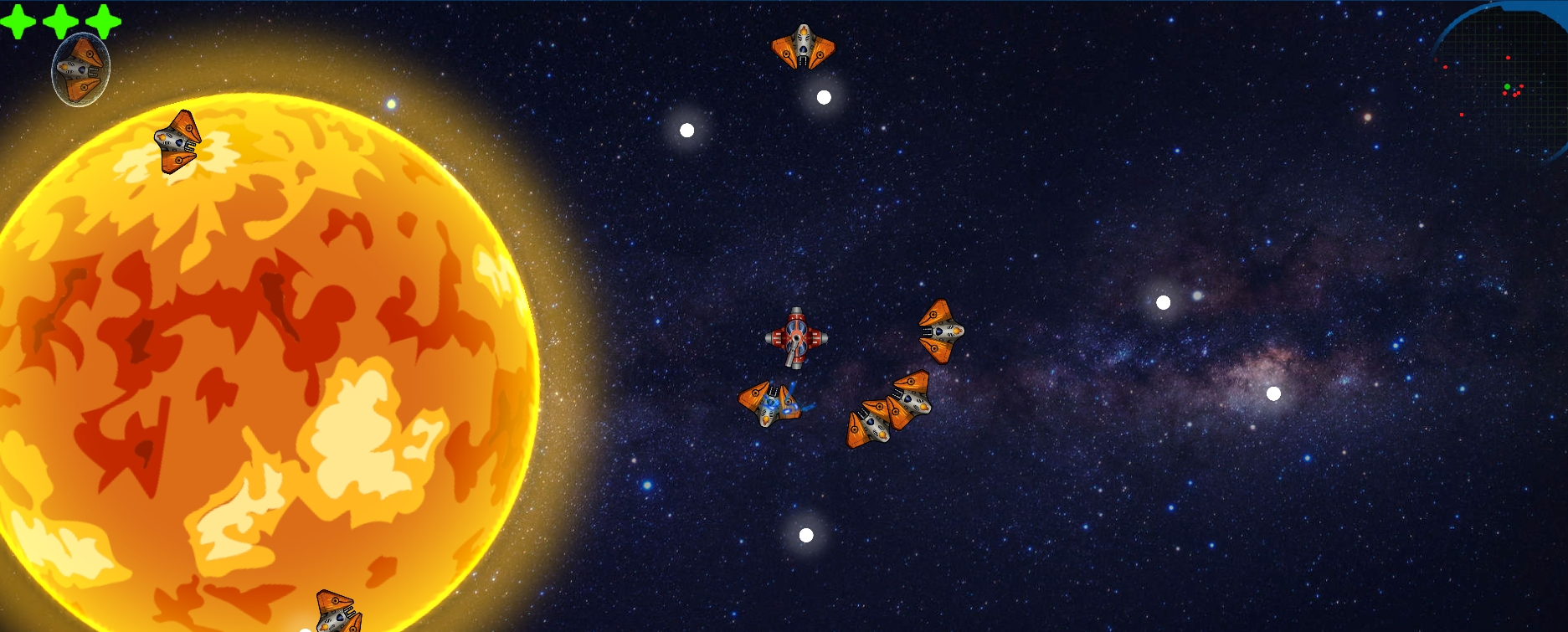The width and height of the screenshot is (1568, 632).
Task: Click the first green star rating icon
Action: coord(17,22)
